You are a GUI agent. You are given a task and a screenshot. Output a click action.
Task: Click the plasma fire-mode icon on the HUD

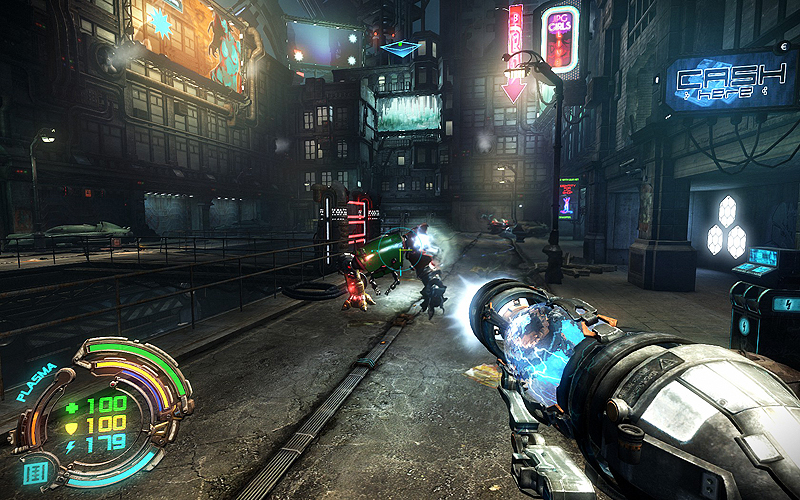click(35, 472)
